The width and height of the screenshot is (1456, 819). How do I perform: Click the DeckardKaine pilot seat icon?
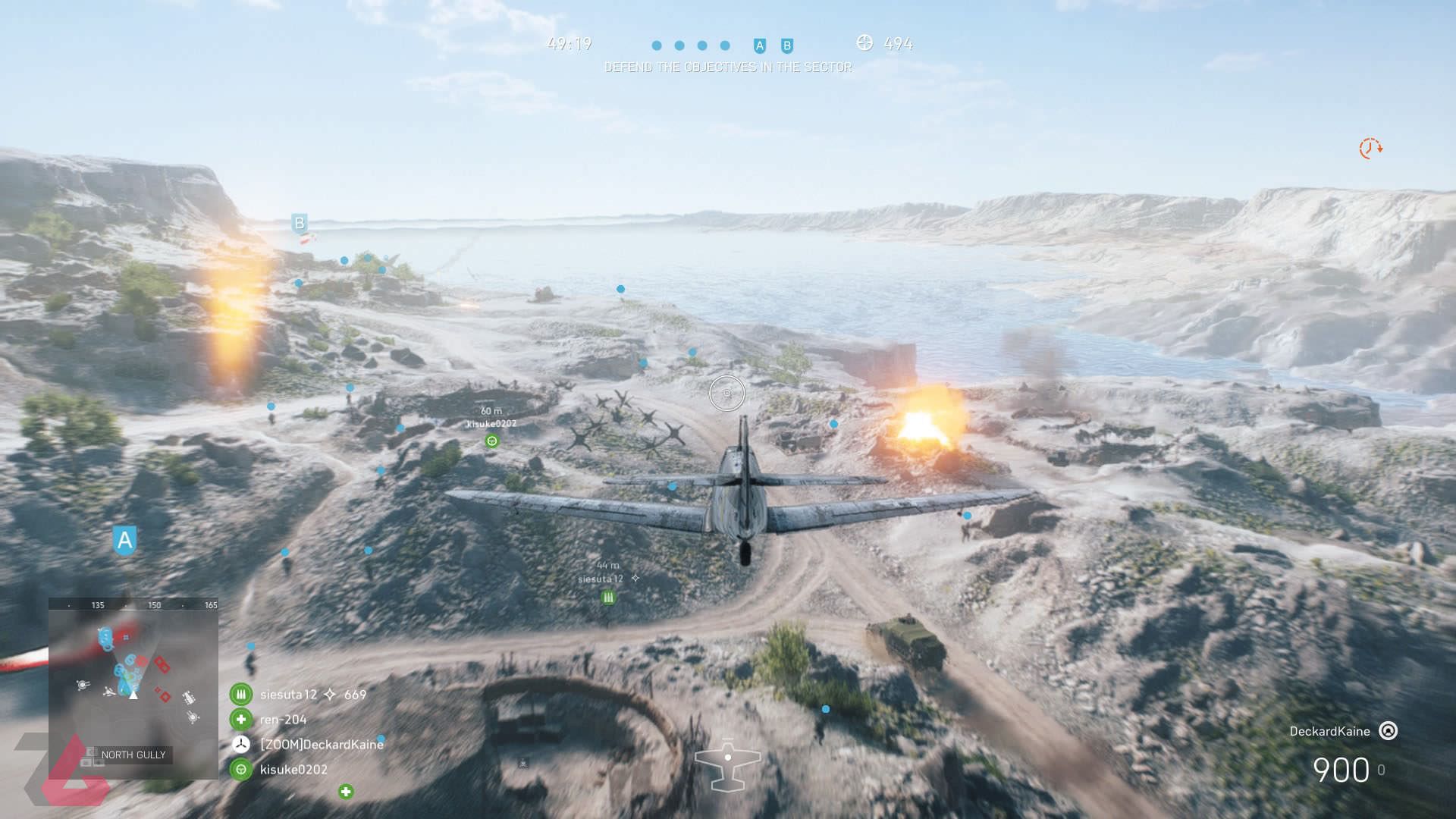[x=1389, y=731]
